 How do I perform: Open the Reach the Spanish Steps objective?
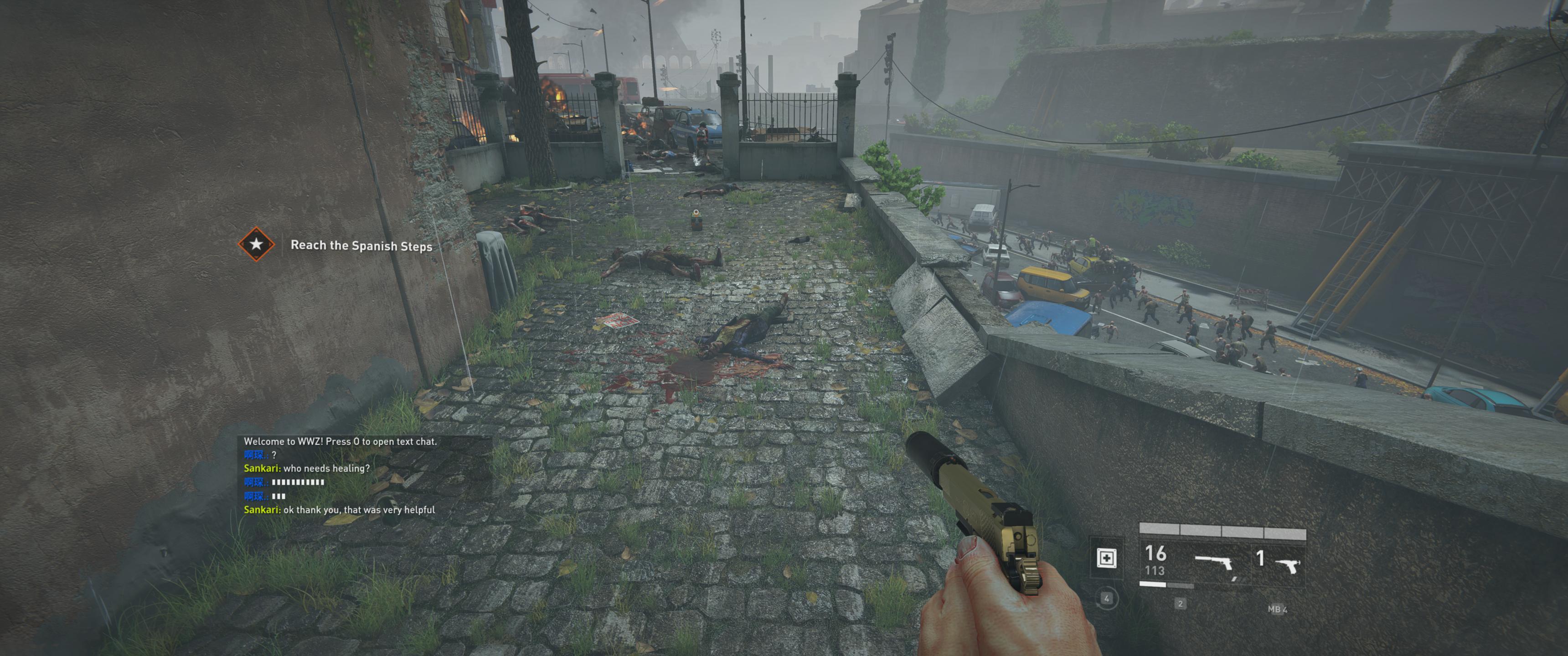point(361,245)
